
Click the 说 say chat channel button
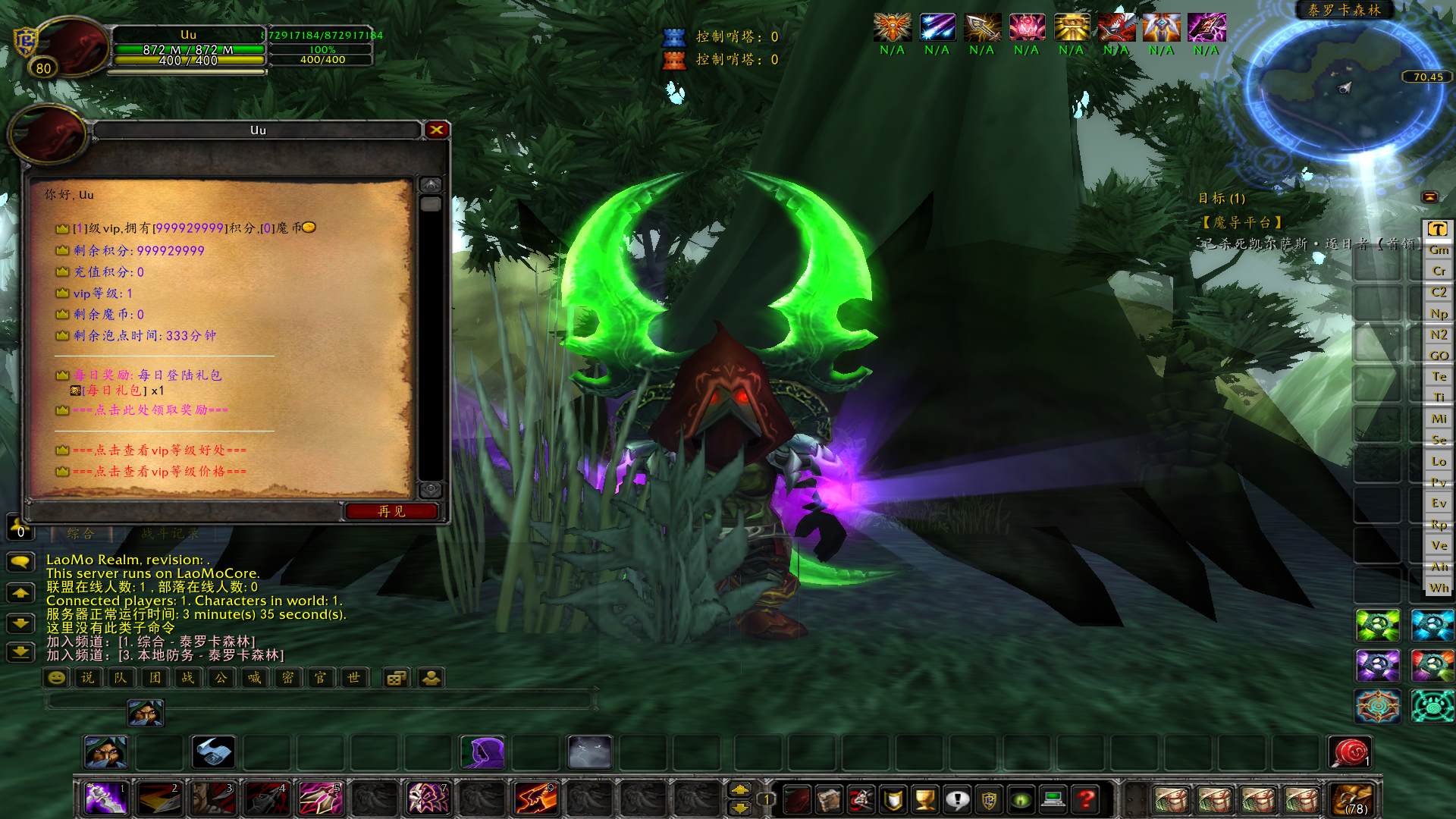(88, 678)
